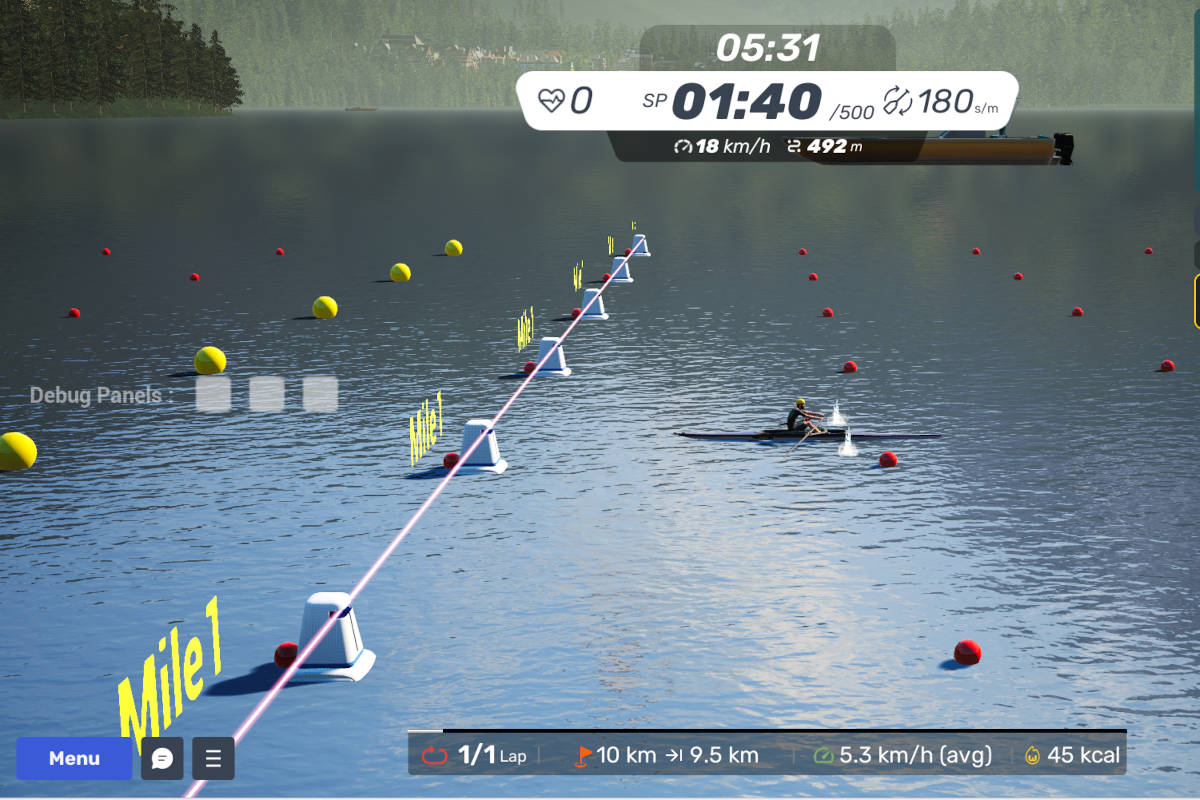
Task: Open the chat speech bubble
Action: click(162, 758)
